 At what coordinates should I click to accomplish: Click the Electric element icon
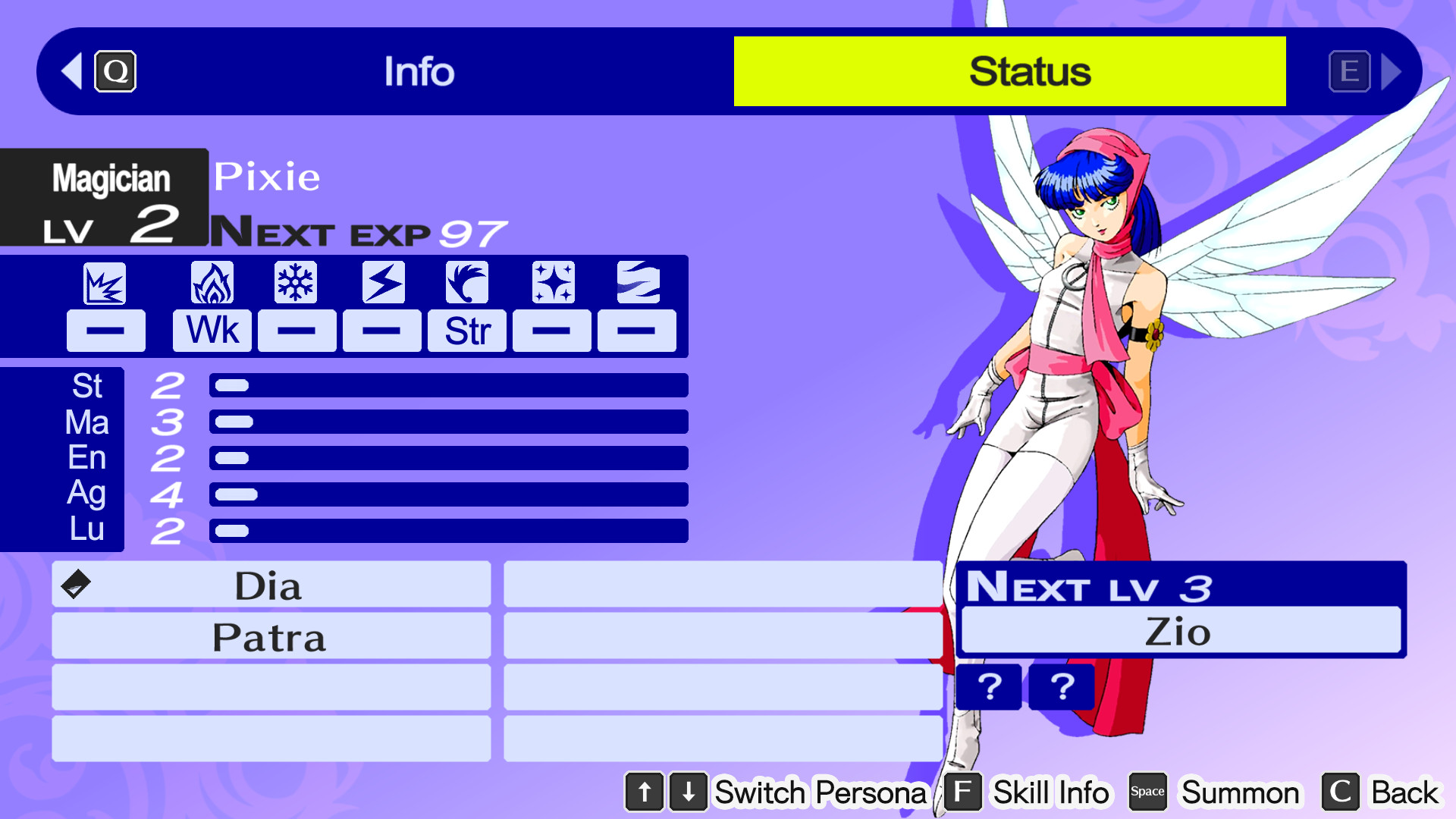coord(381,282)
